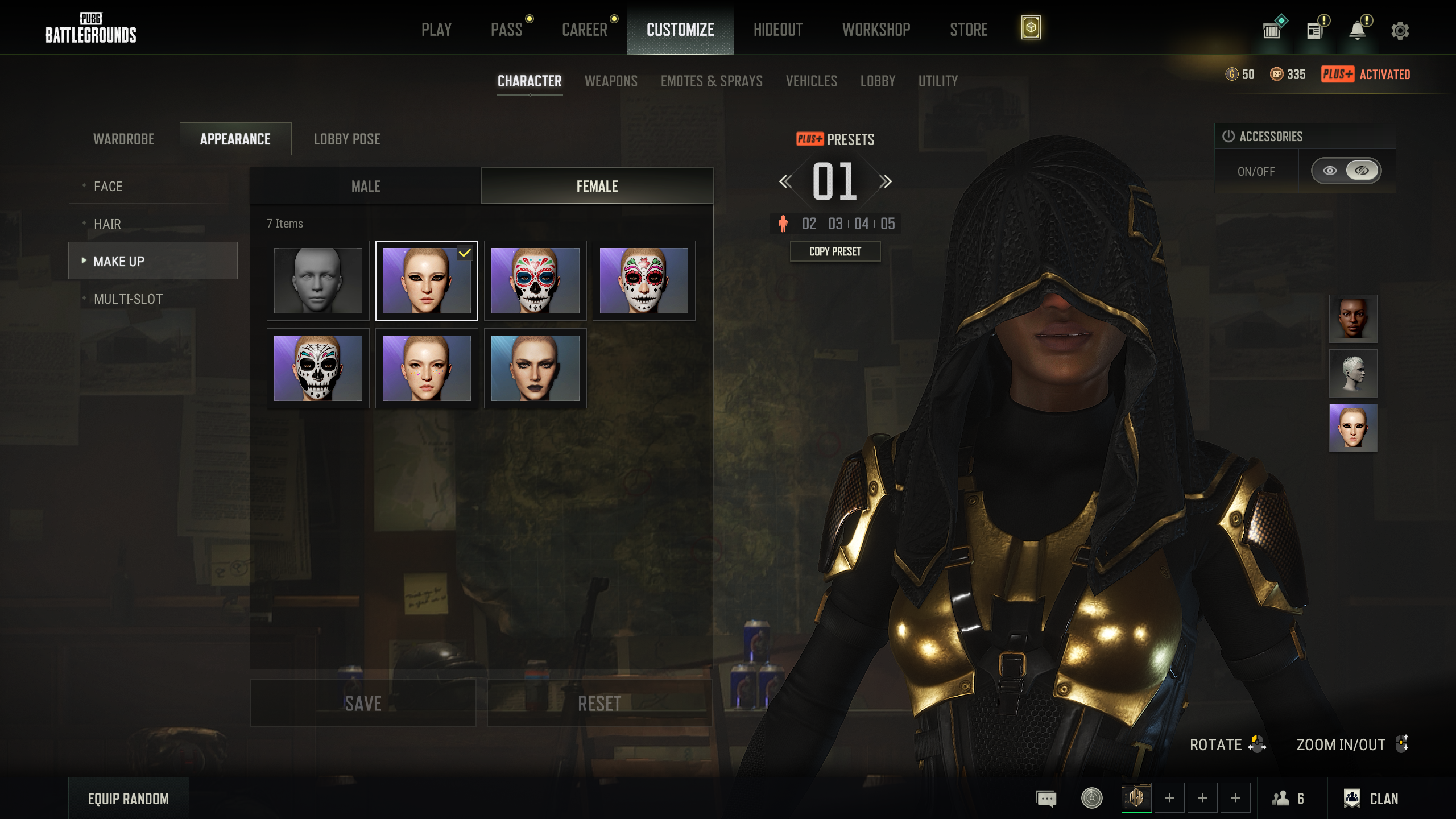The height and width of the screenshot is (819, 1456).
Task: Open the Clan panel
Action: point(1371,799)
